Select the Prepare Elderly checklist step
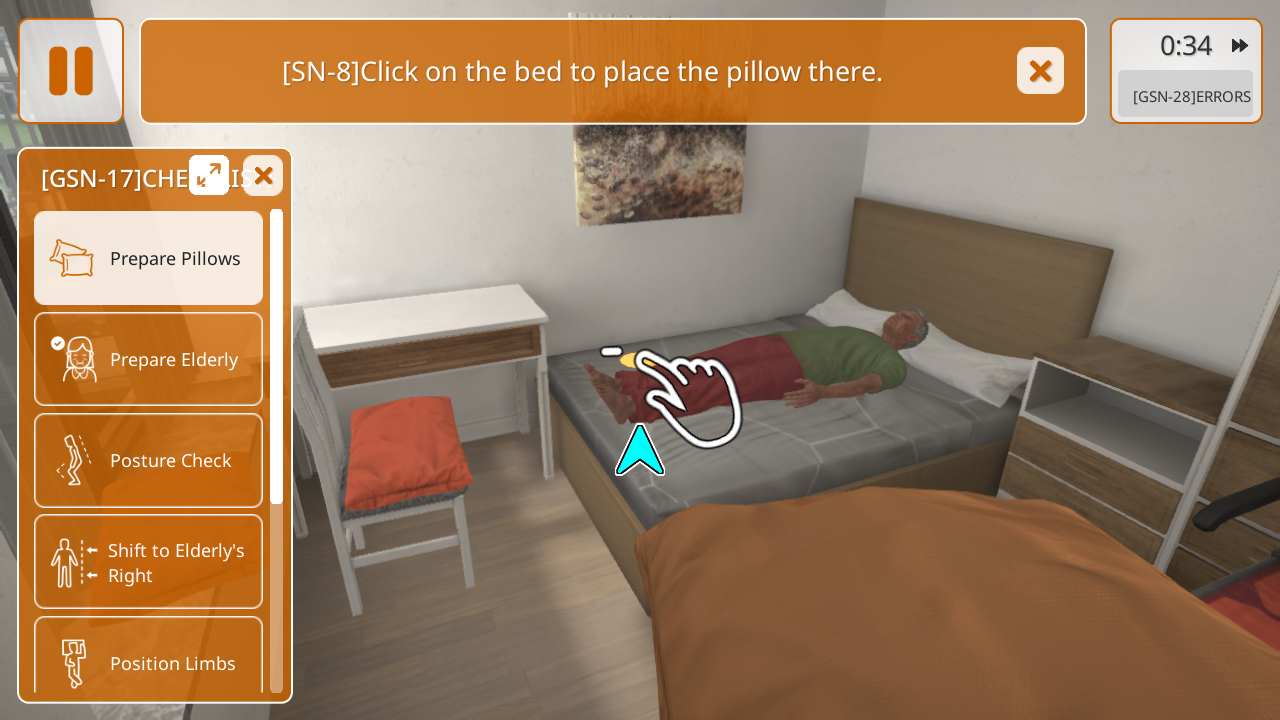Viewport: 1280px width, 720px height. click(149, 359)
